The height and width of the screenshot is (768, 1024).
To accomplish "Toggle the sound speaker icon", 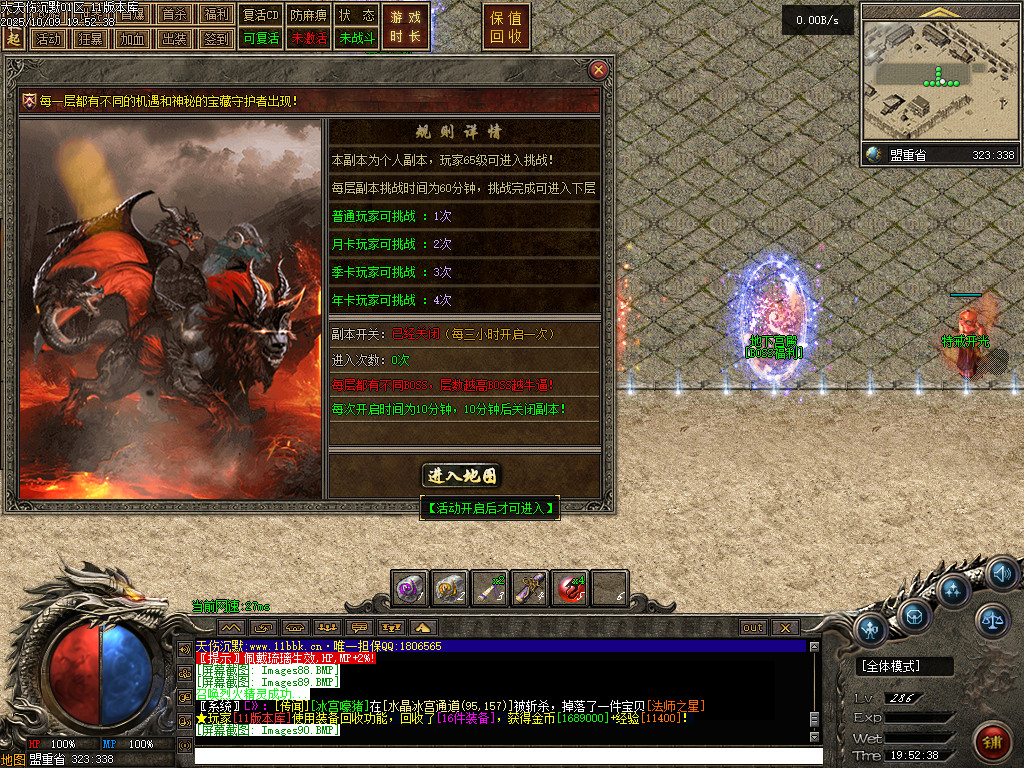I will coord(1001,574).
